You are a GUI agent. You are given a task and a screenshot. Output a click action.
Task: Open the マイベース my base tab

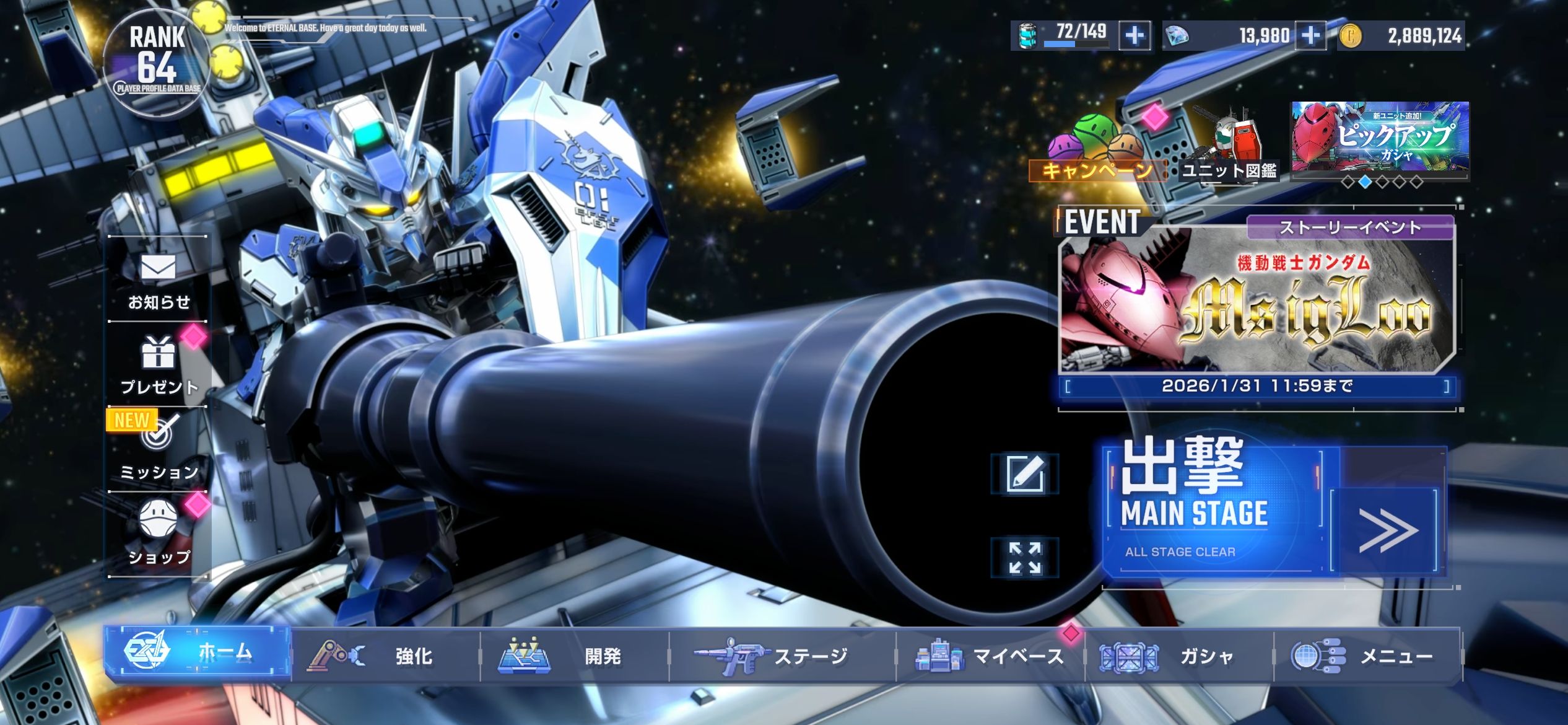pos(990,656)
